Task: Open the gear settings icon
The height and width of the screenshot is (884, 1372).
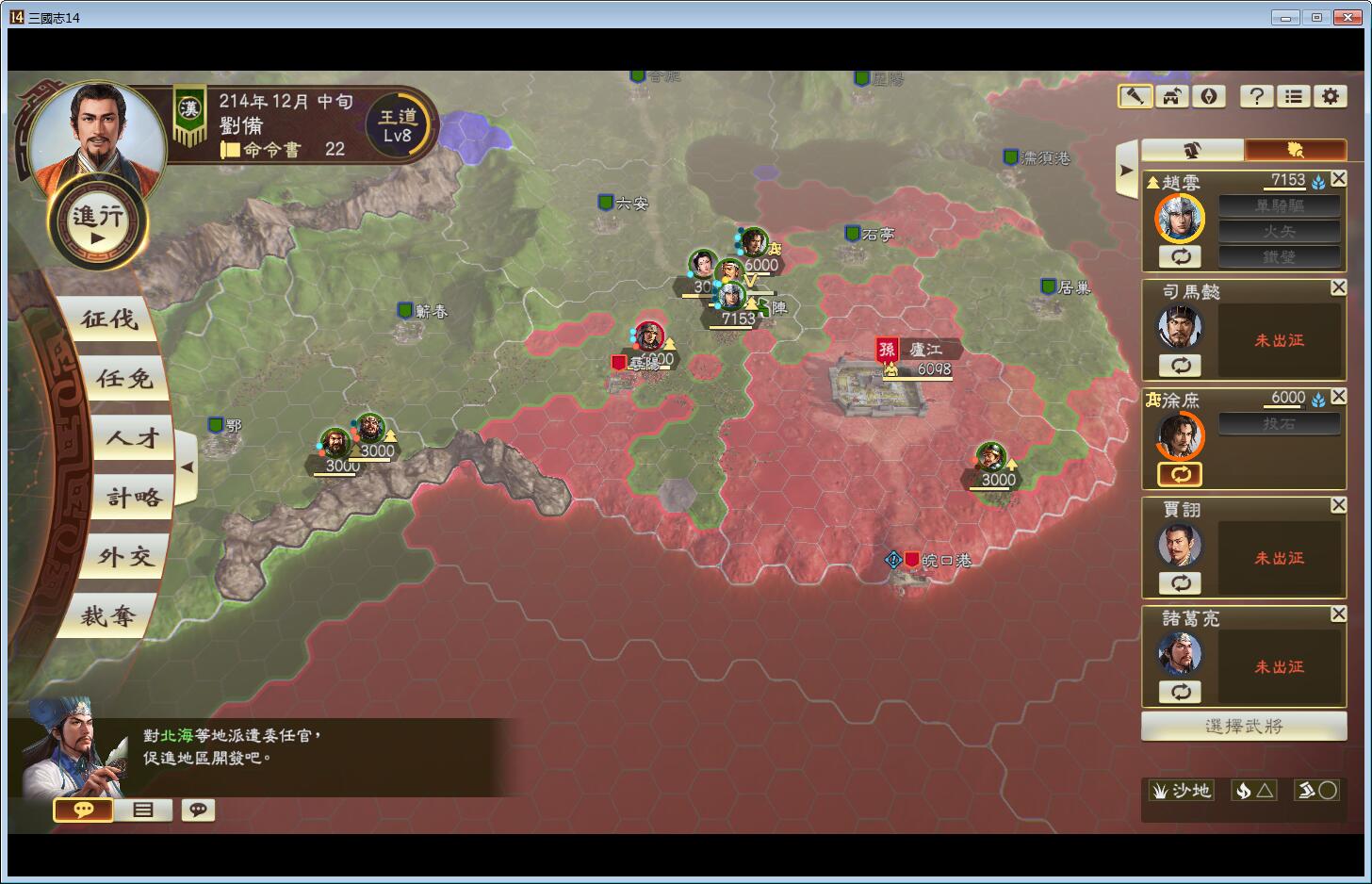Action: (x=1330, y=96)
